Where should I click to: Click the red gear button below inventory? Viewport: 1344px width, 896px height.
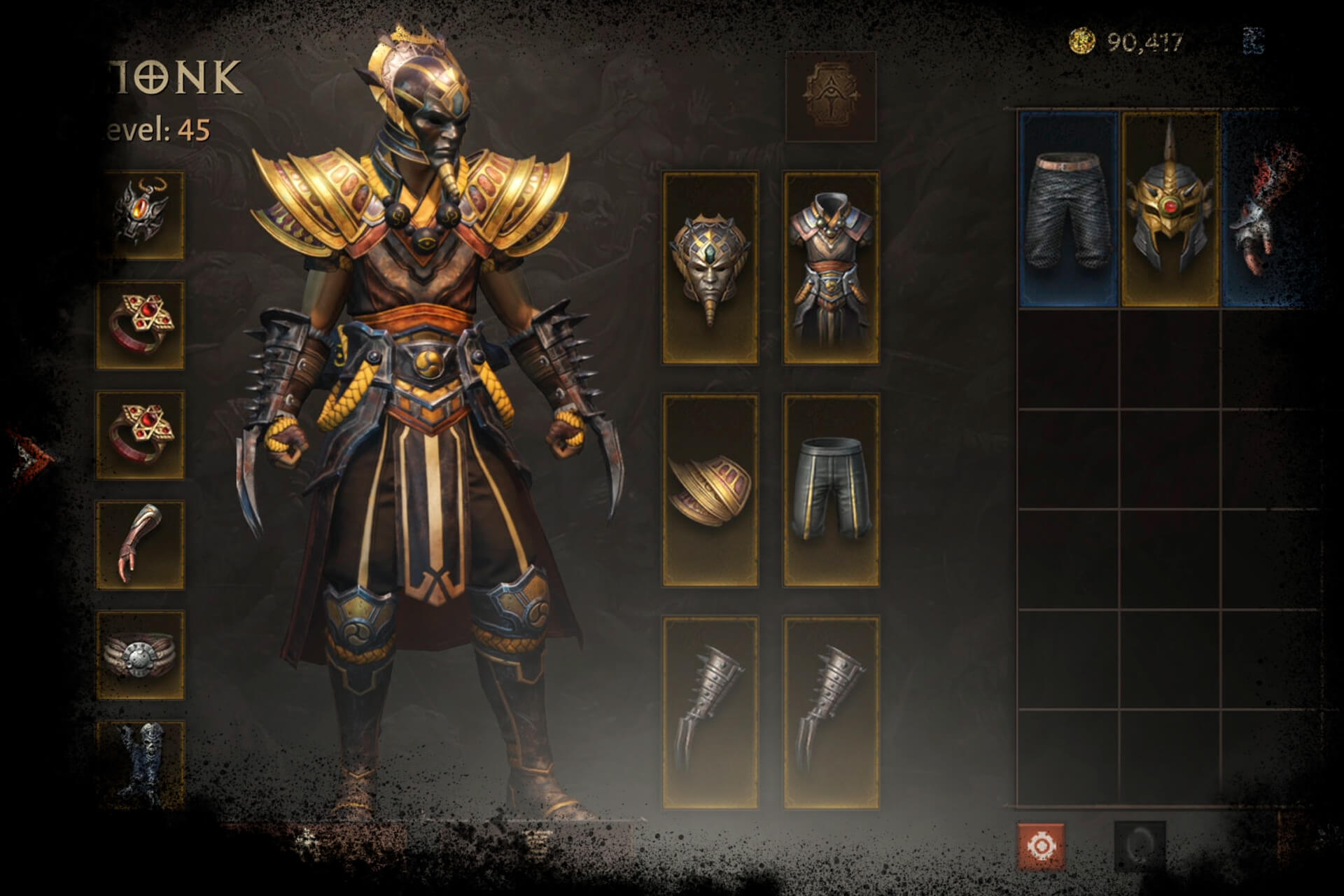click(x=1041, y=846)
